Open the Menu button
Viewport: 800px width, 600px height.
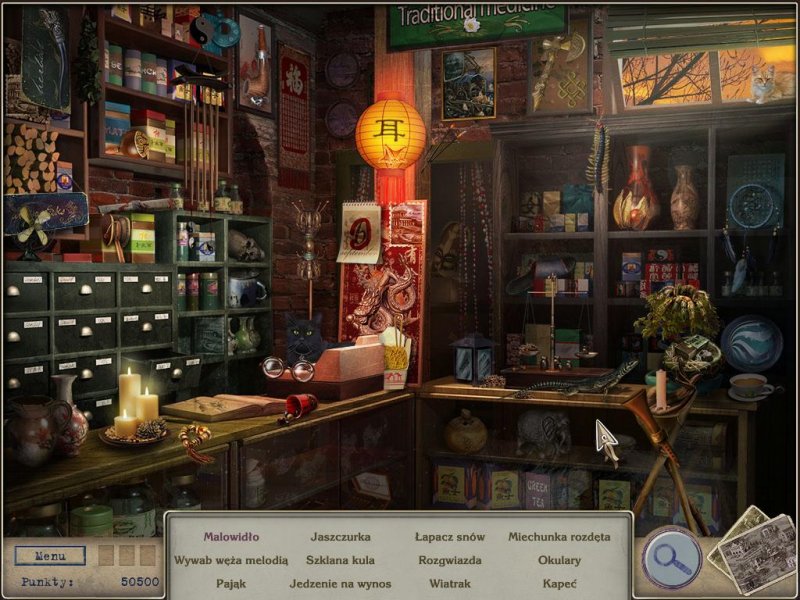click(x=50, y=556)
